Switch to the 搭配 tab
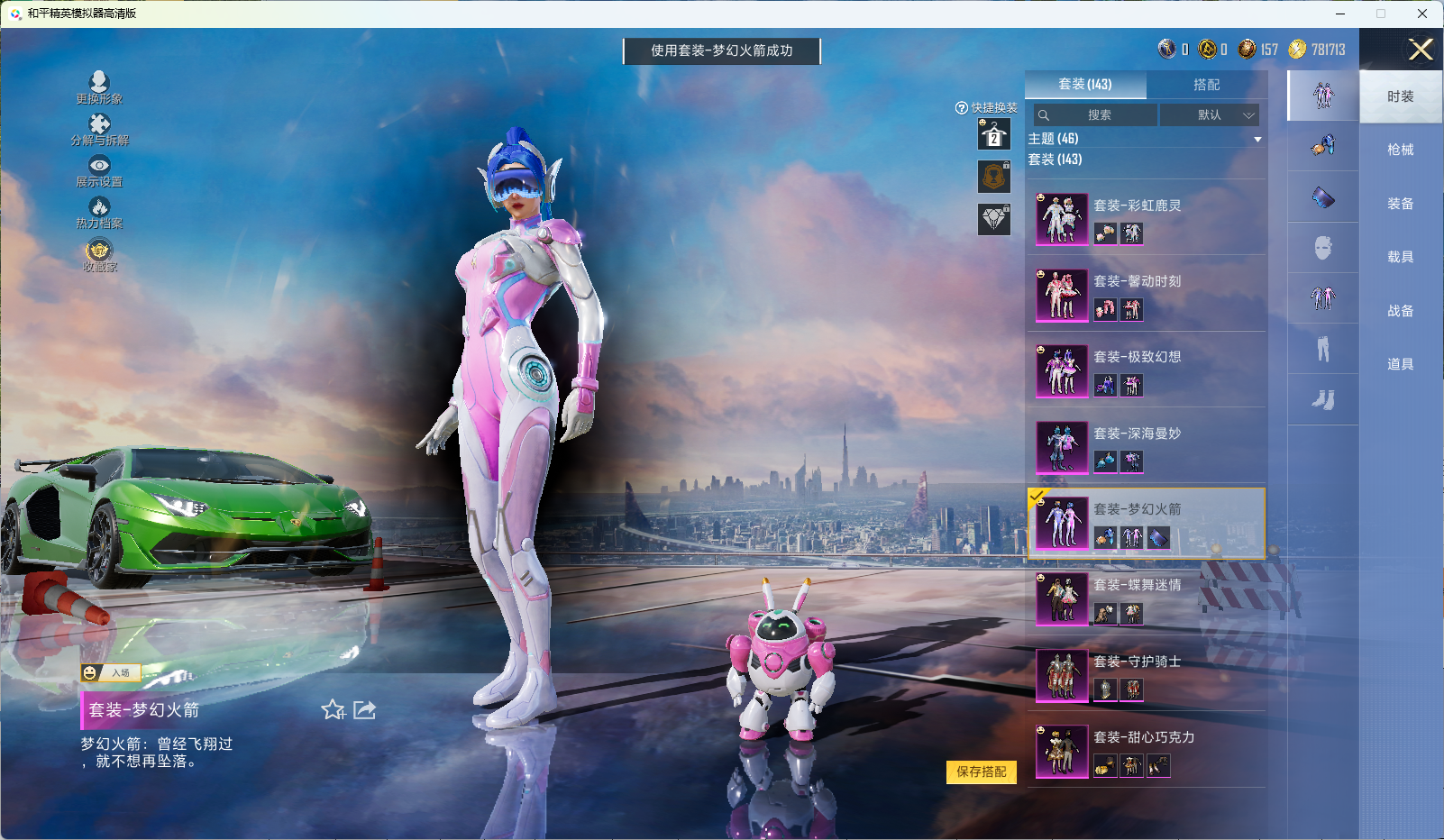Screen dimensions: 1444x840 pyautogui.click(x=1206, y=85)
